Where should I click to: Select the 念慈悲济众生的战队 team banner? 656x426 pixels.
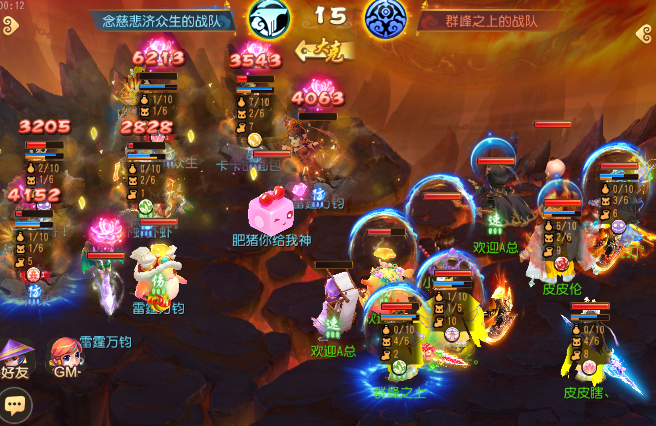(163, 19)
